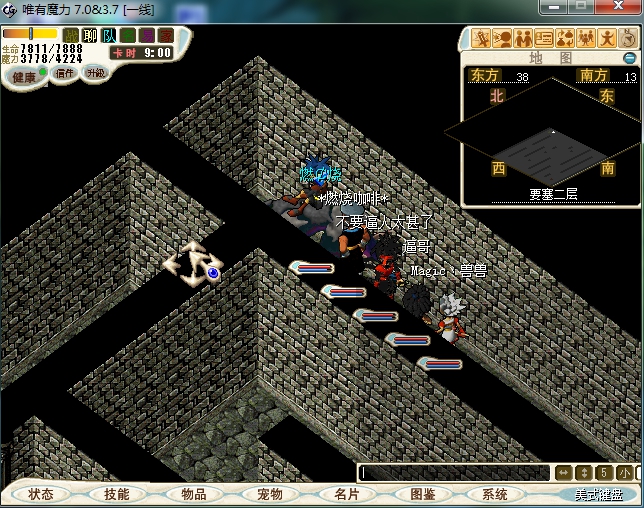
Task: Open the 物品 items menu
Action: pos(193,494)
